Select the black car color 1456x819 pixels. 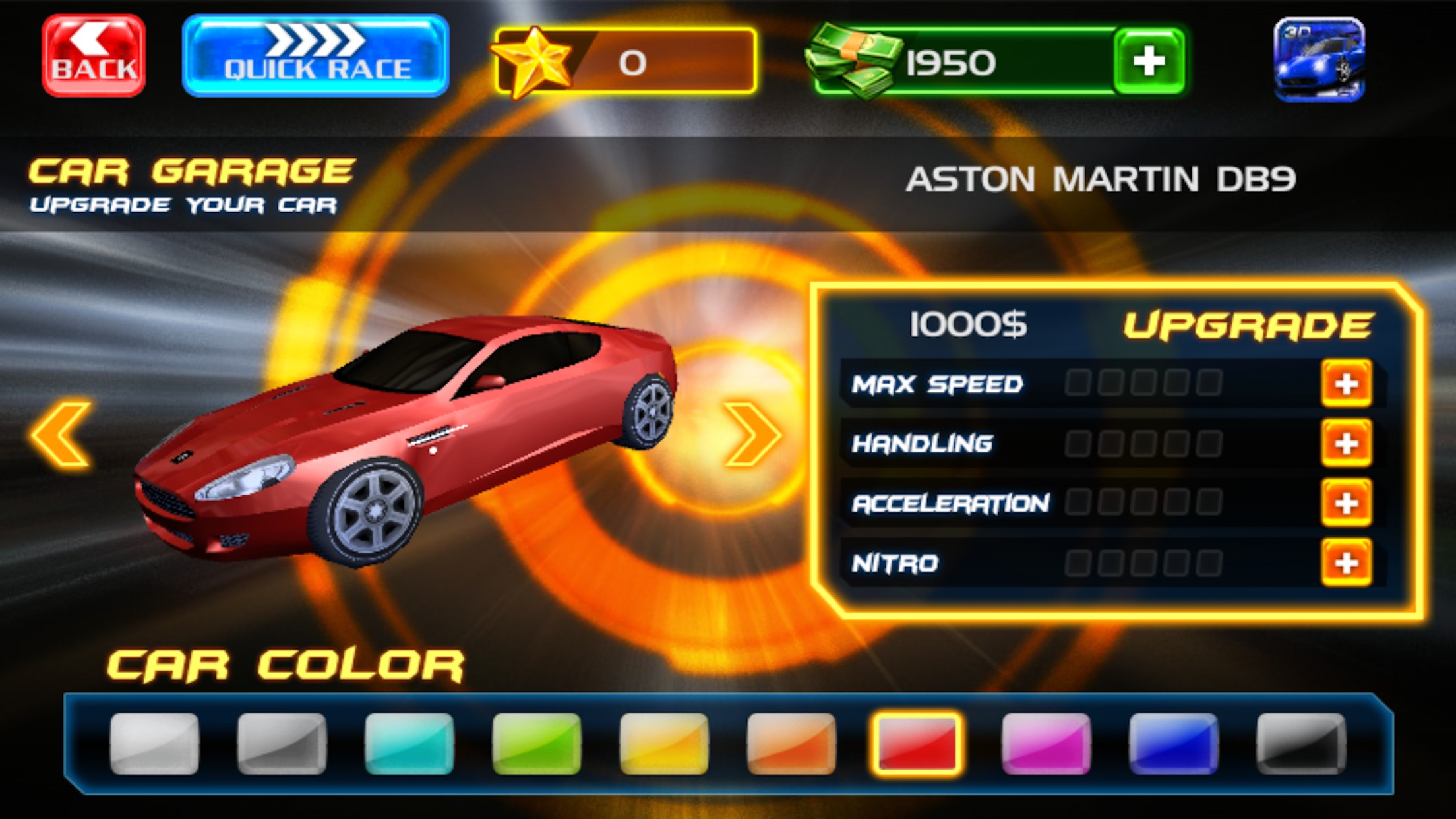(x=1300, y=743)
